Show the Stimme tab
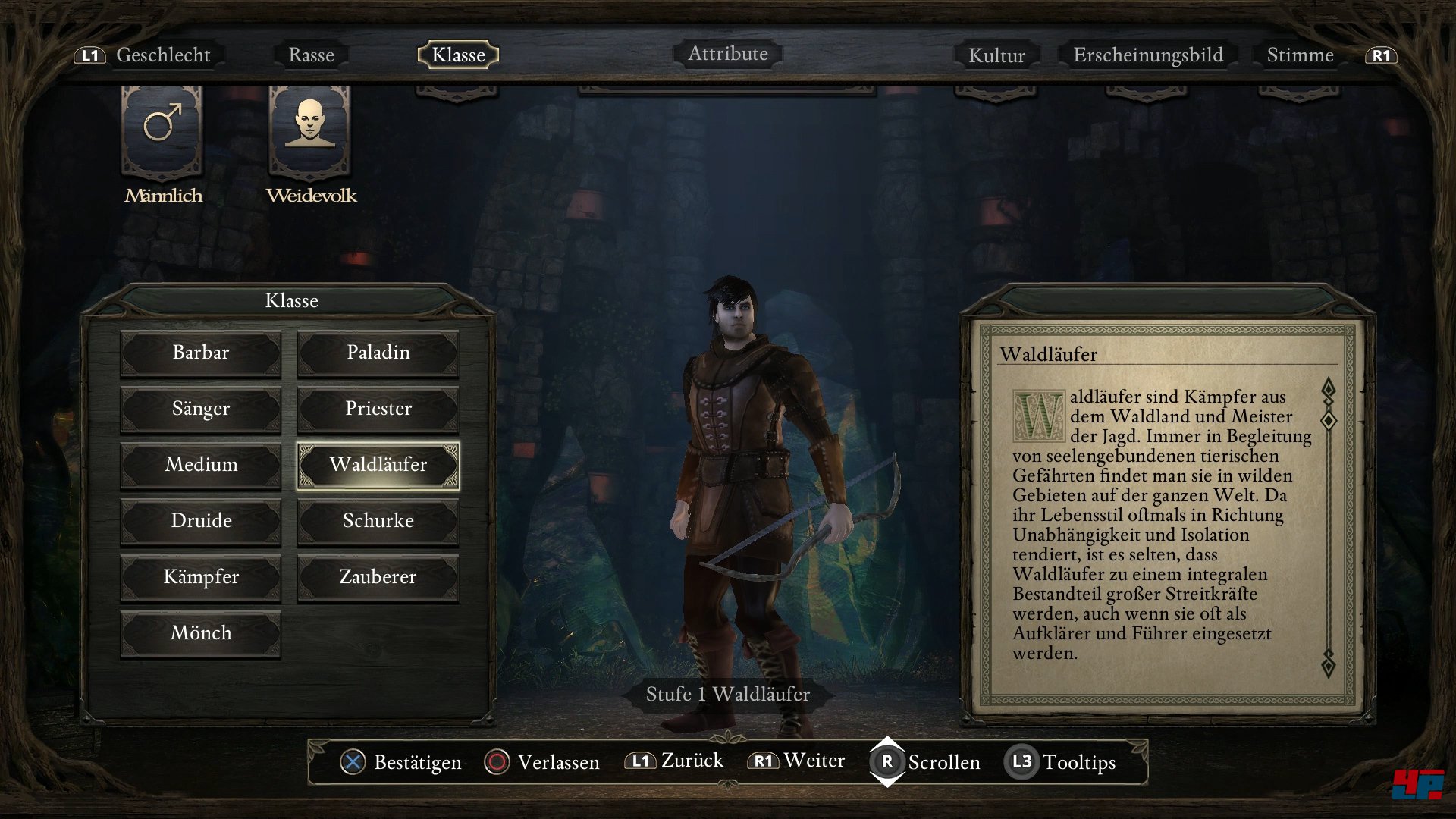The width and height of the screenshot is (1456, 819). [x=1300, y=55]
